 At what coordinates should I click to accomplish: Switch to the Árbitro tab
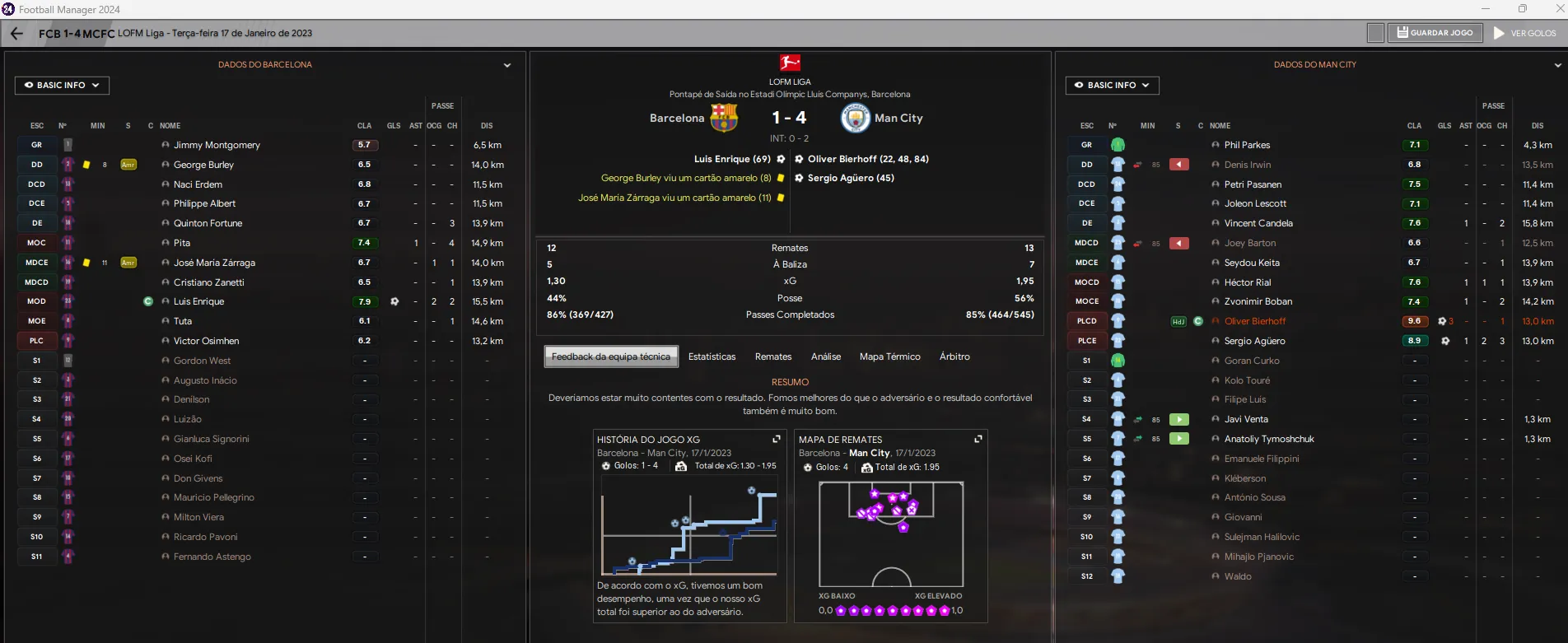tap(954, 356)
